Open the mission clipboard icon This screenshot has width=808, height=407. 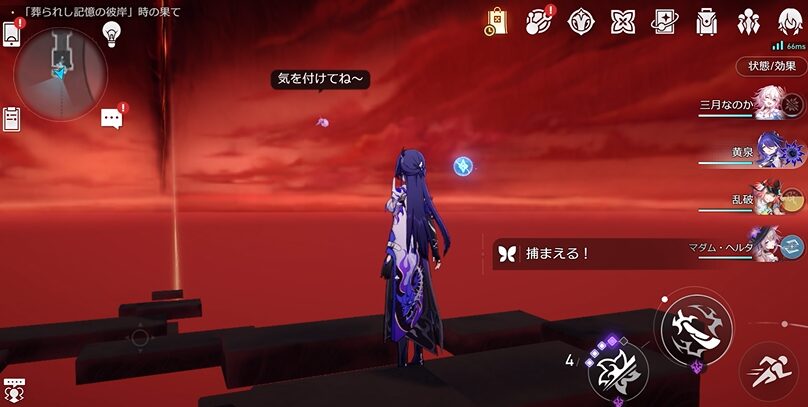point(12,118)
